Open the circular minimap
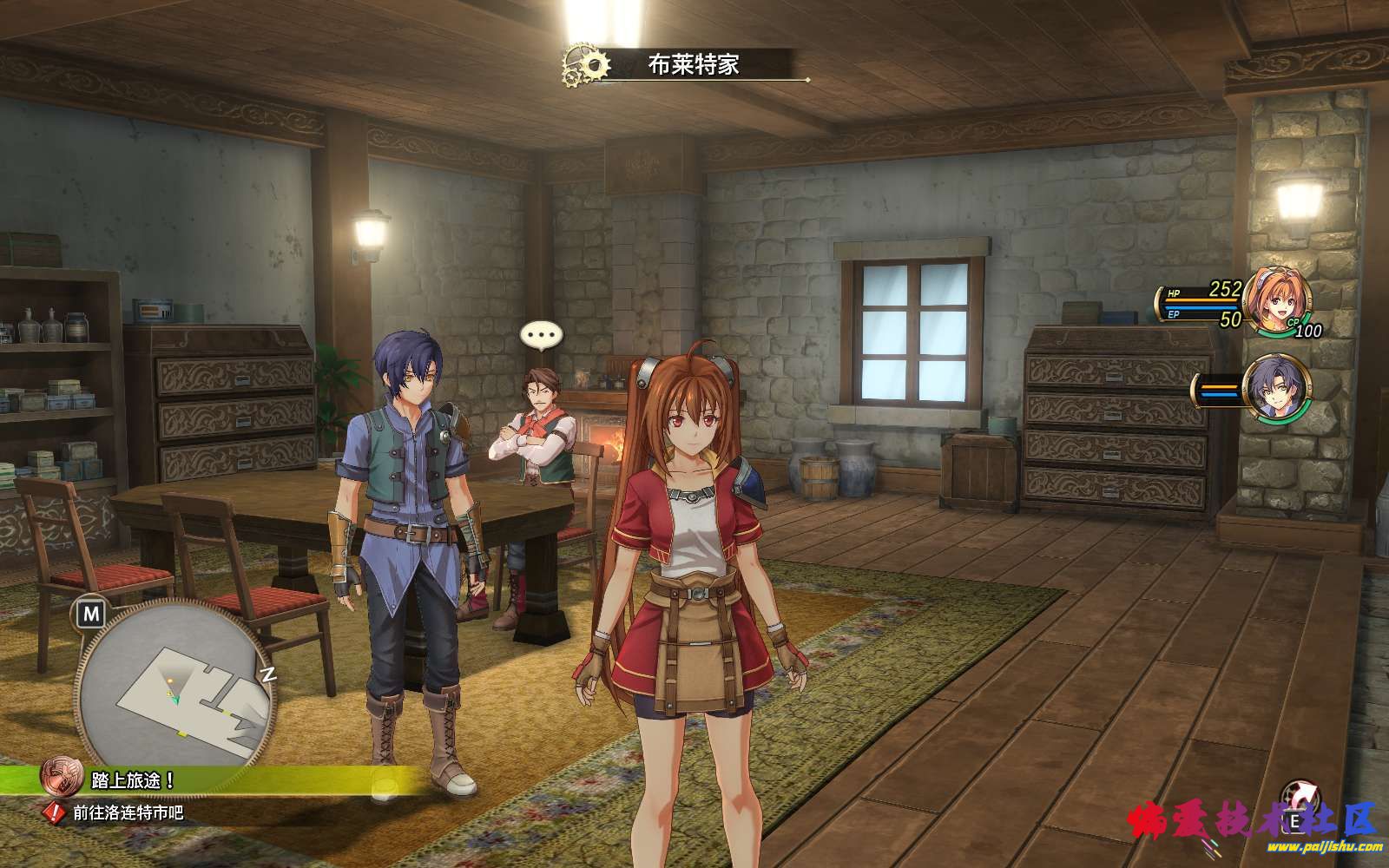This screenshot has height=868, width=1389. pos(174,684)
